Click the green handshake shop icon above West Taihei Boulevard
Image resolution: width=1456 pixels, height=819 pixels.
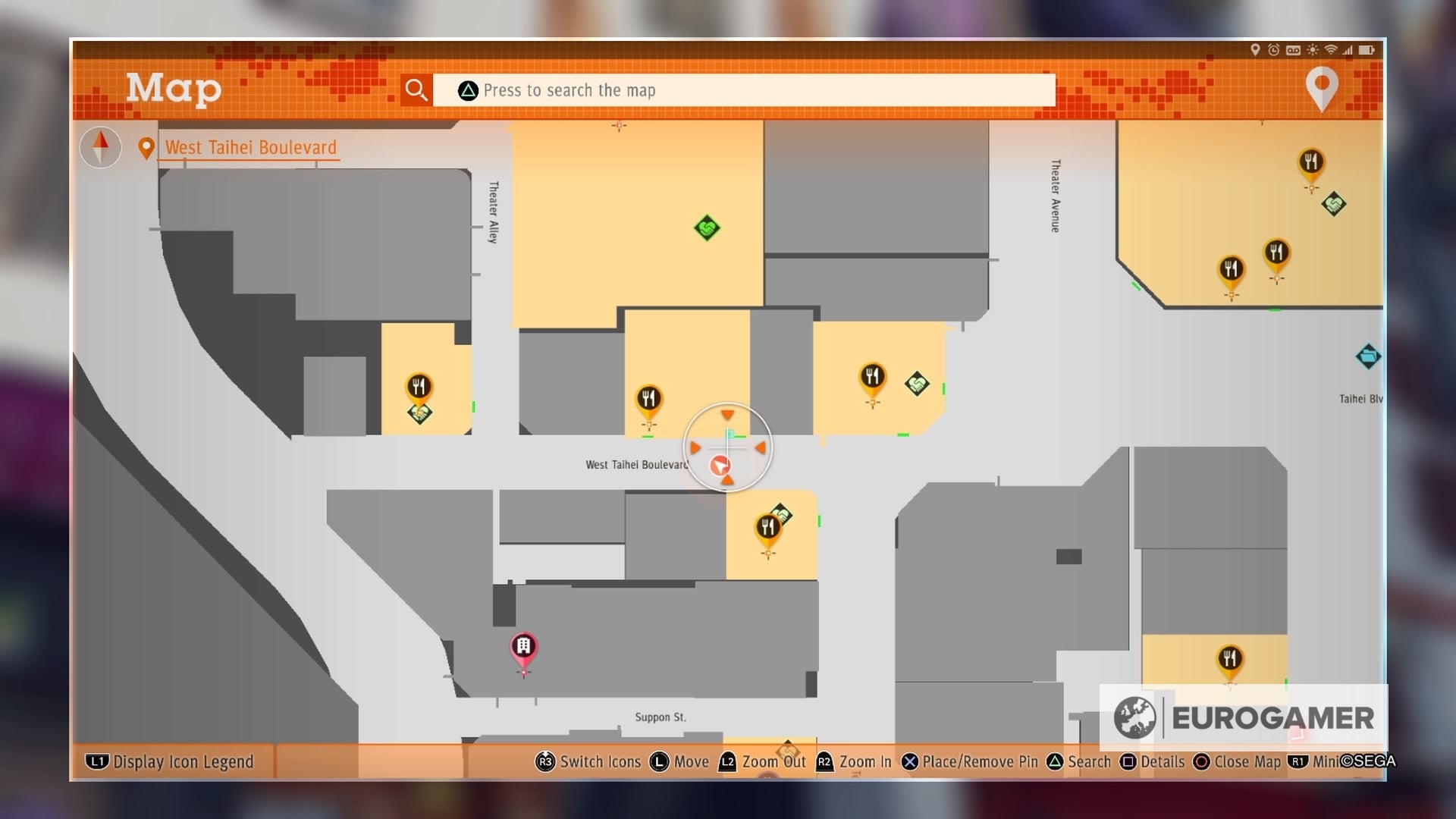point(705,227)
